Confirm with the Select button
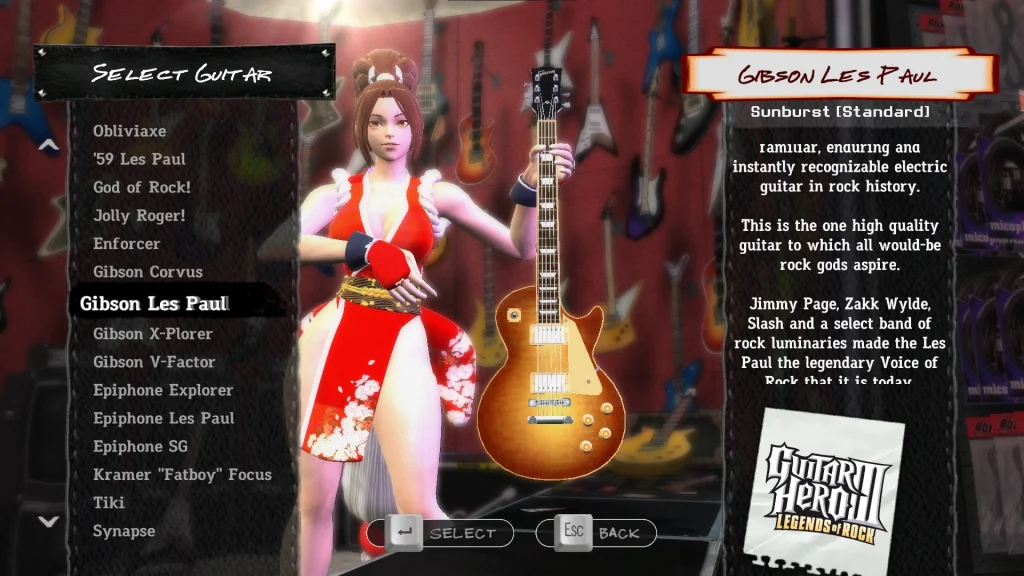This screenshot has width=1024, height=576. (x=441, y=533)
